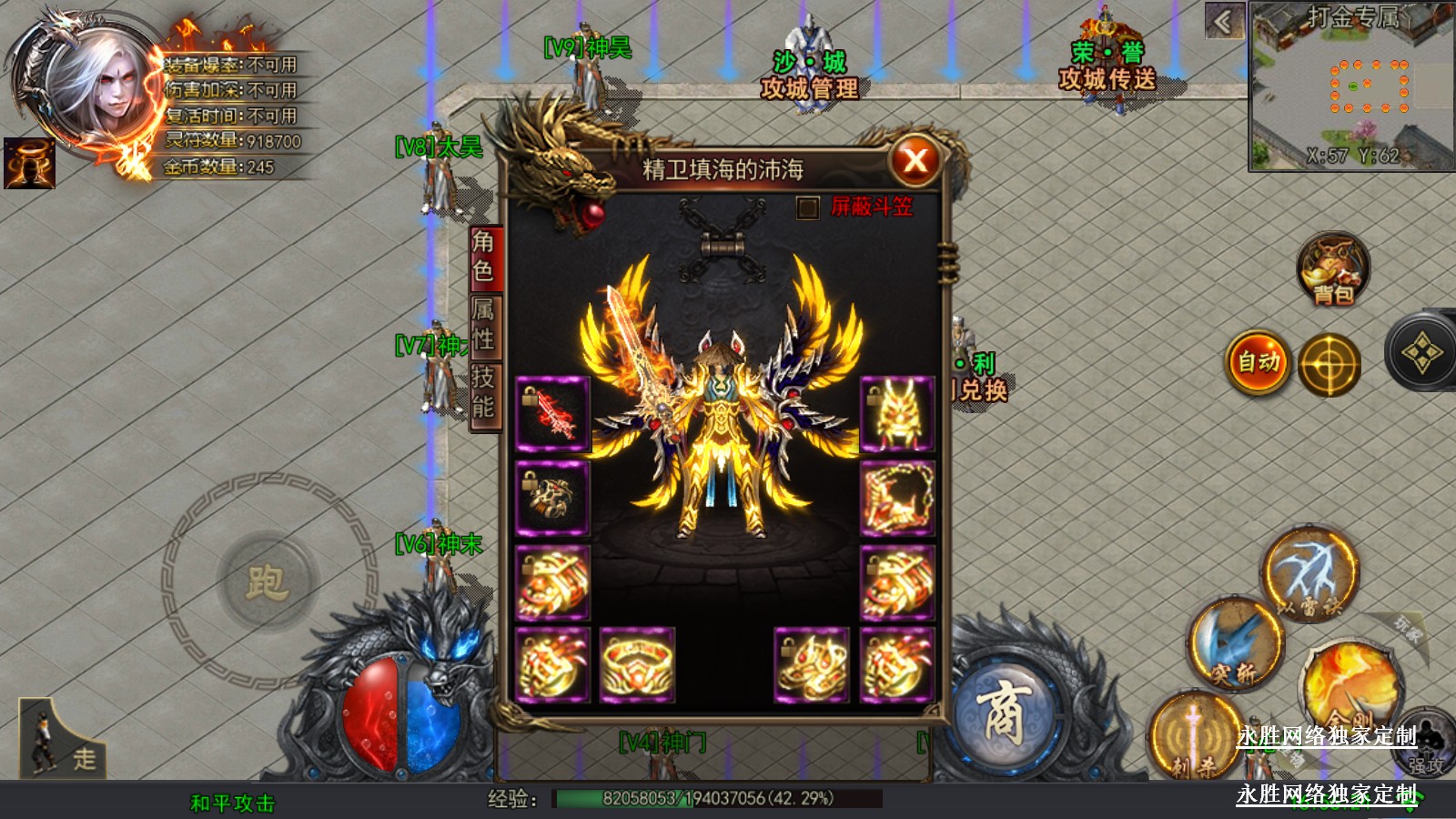Change the 和平攻击 attack mode
Viewport: 1456px width, 819px height.
232,803
